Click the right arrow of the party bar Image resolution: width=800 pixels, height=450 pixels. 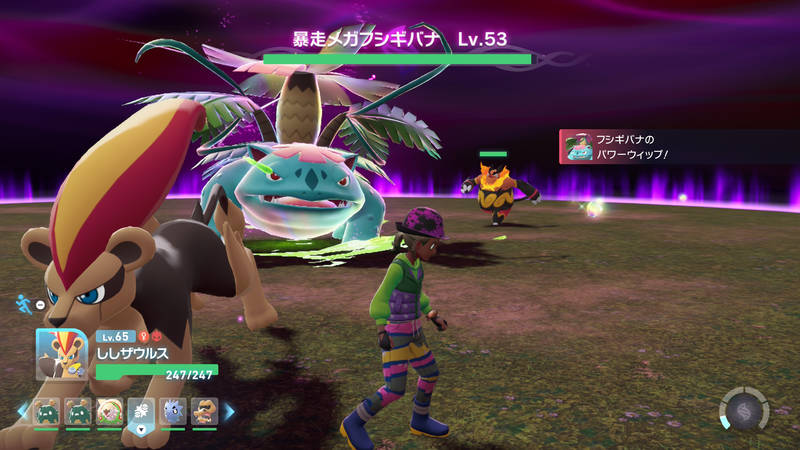click(229, 411)
